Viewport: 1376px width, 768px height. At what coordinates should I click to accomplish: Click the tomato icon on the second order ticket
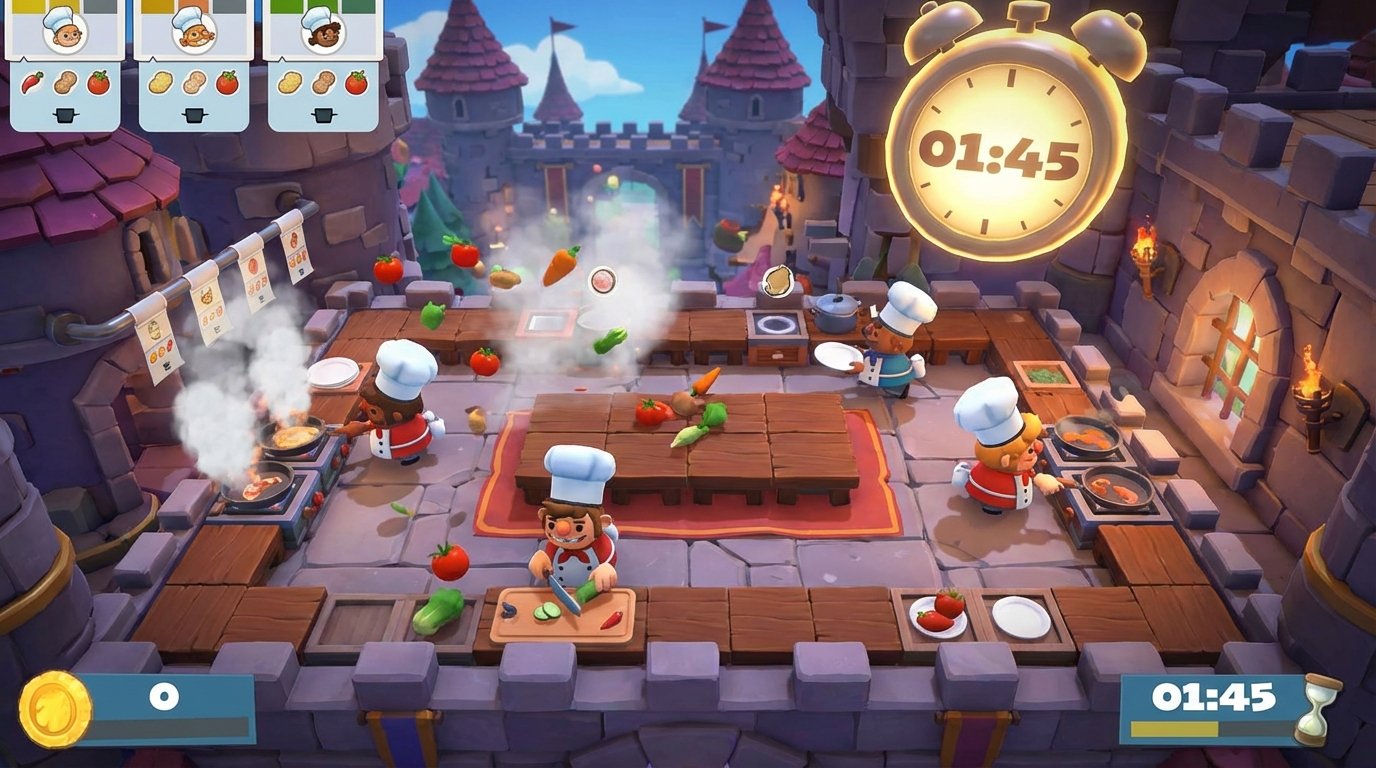pyautogui.click(x=226, y=82)
